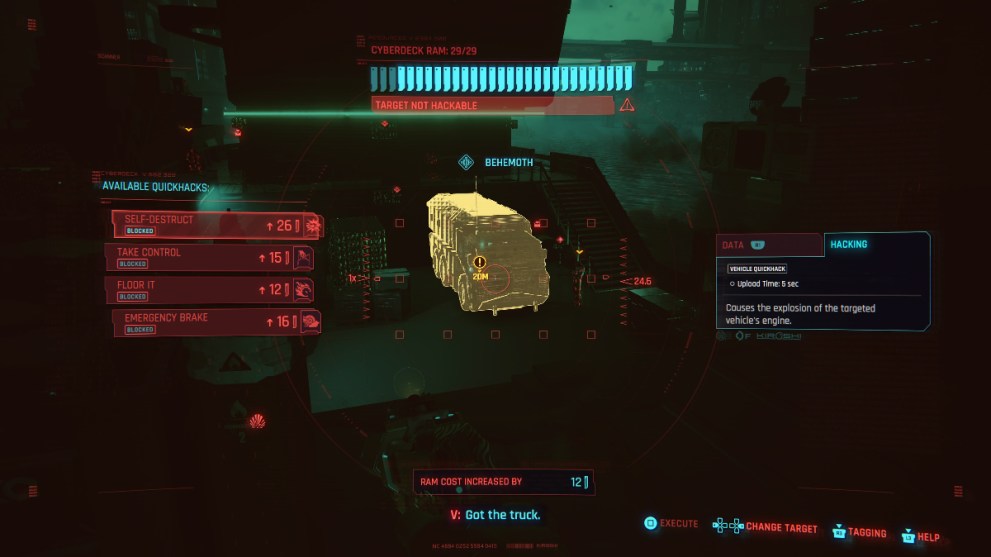Select the Self-Destruct quickhack
Viewport: 991px width, 557px height.
tap(216, 224)
